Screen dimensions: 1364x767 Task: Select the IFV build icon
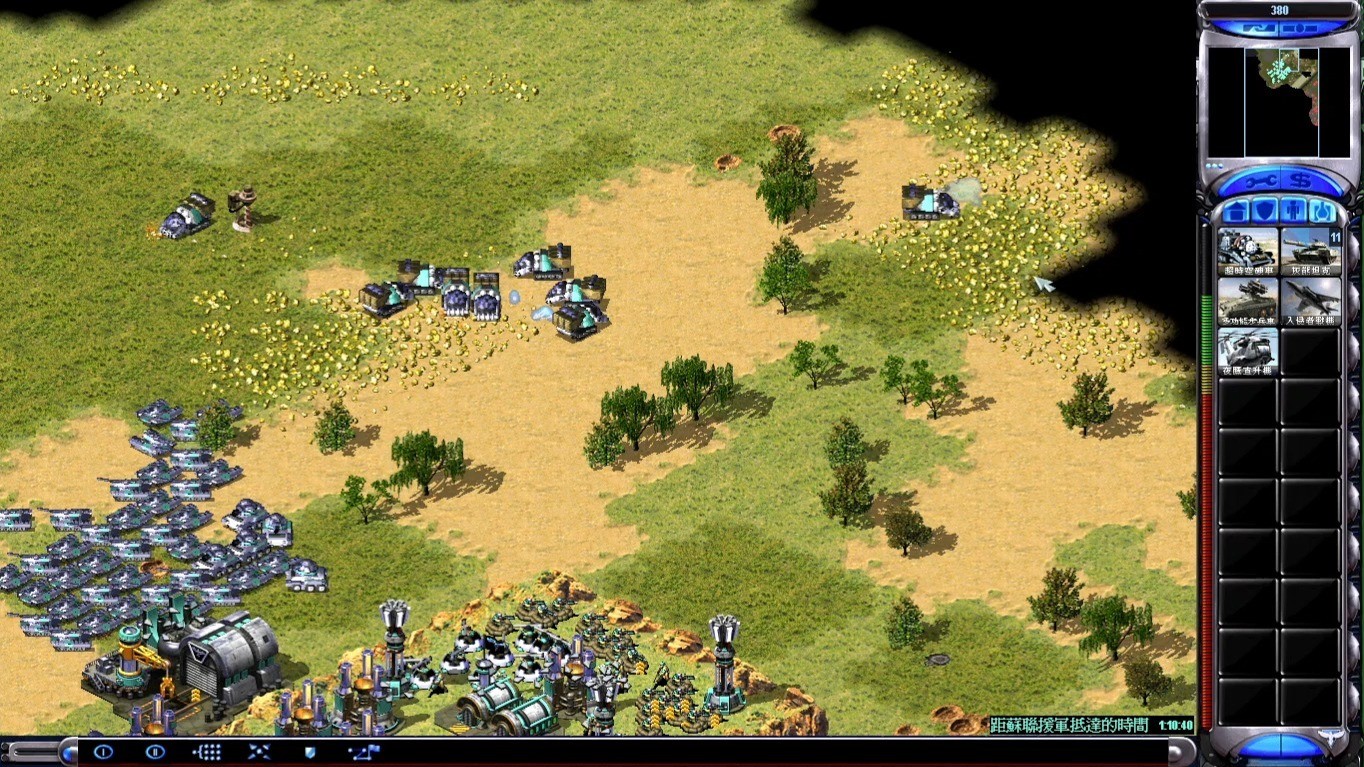(x=1247, y=301)
